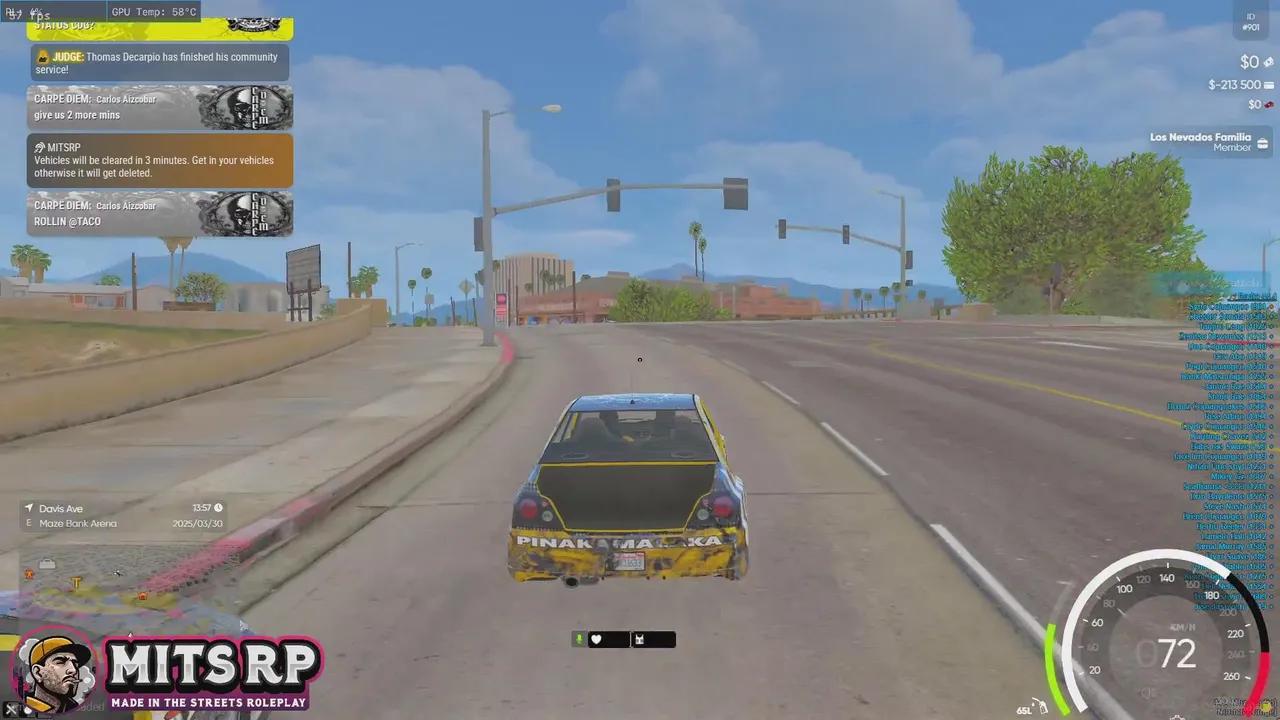Click the navigation arrow beside Davis Ave
1280x720 pixels.
coord(28,508)
